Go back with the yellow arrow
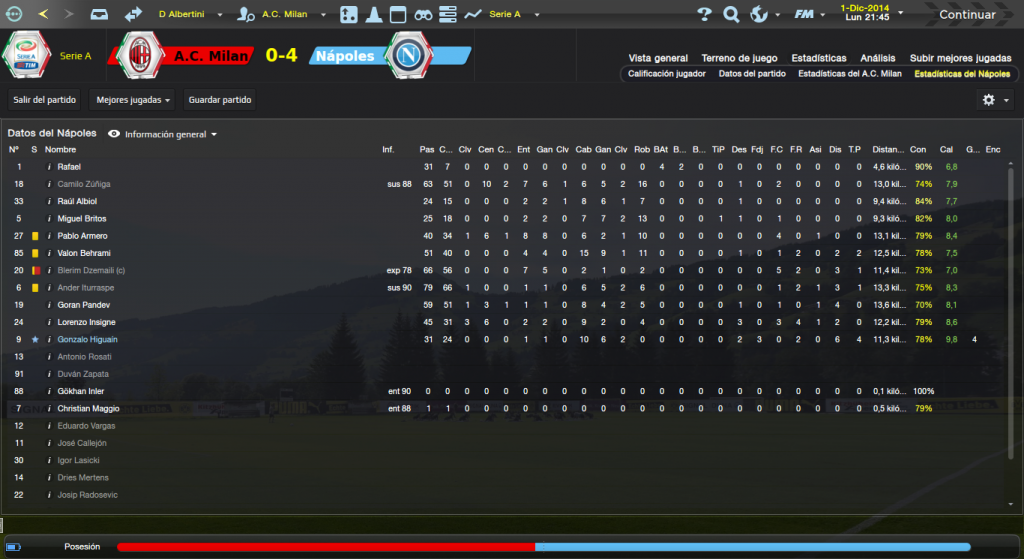1024x559 pixels. pos(43,15)
